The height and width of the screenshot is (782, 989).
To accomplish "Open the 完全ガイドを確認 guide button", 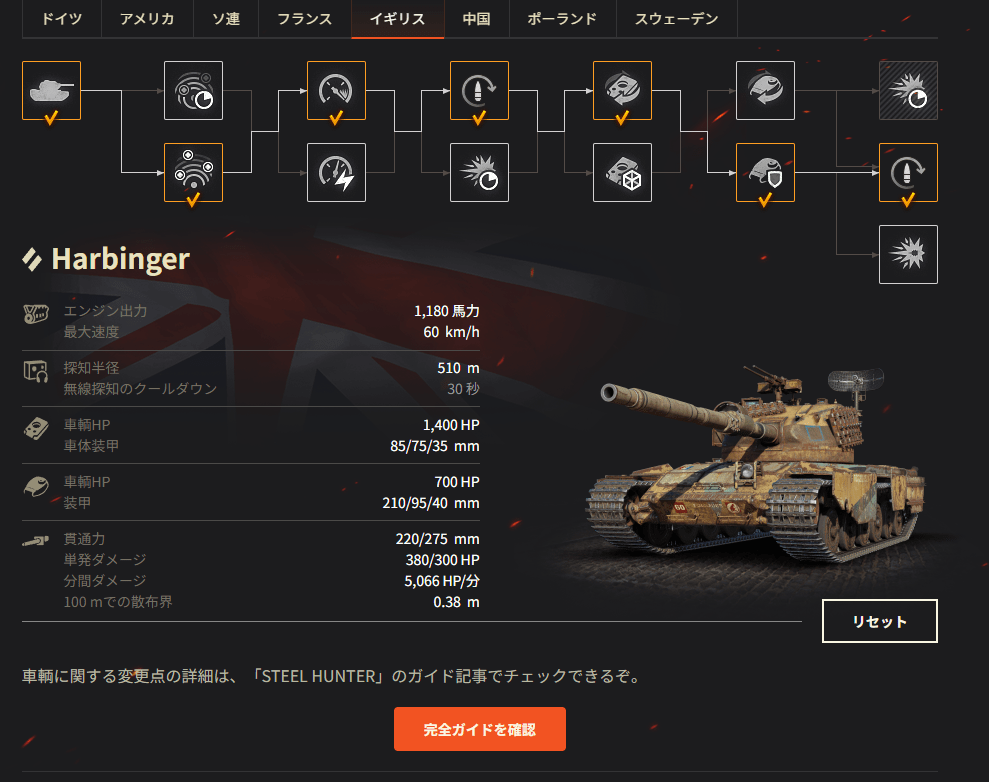I will (x=479, y=729).
